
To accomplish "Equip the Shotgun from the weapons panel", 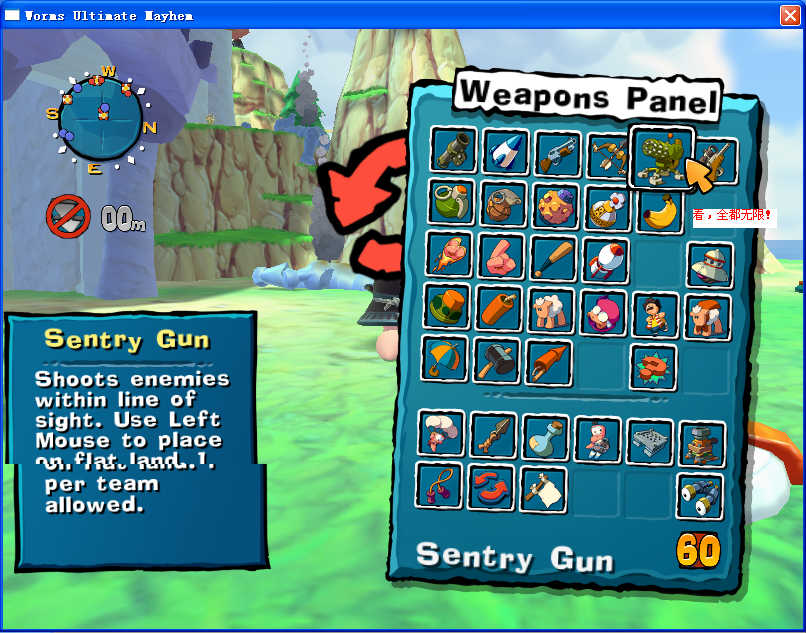I will [558, 154].
